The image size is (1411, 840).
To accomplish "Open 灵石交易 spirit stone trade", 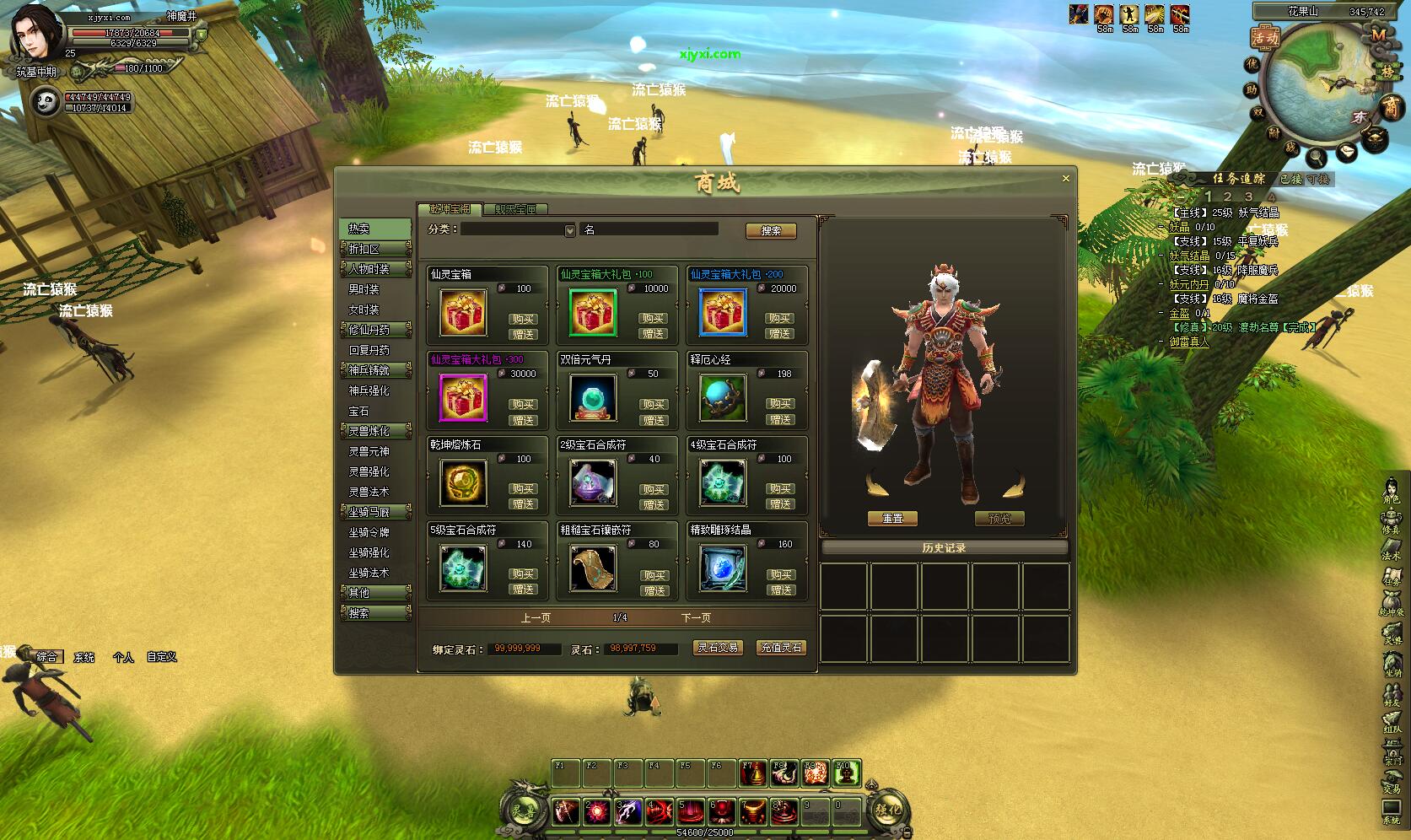I will click(718, 648).
